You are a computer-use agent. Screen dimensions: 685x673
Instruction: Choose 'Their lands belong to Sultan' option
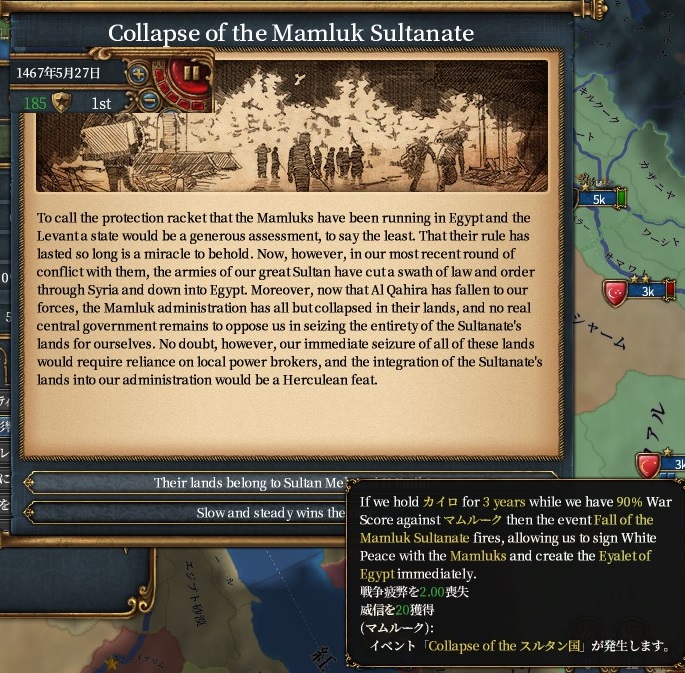click(190, 483)
